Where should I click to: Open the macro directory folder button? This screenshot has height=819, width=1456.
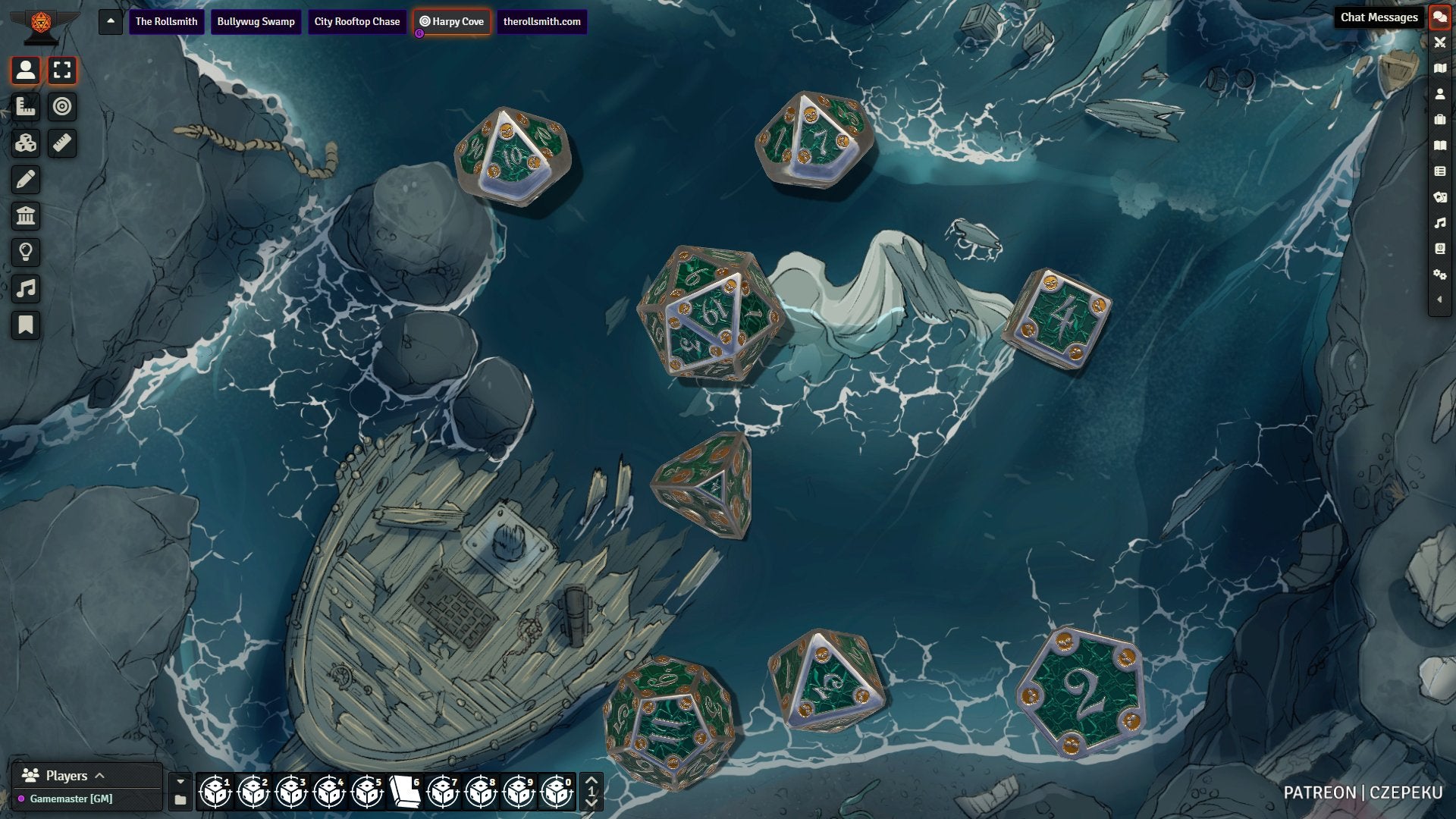click(x=180, y=800)
